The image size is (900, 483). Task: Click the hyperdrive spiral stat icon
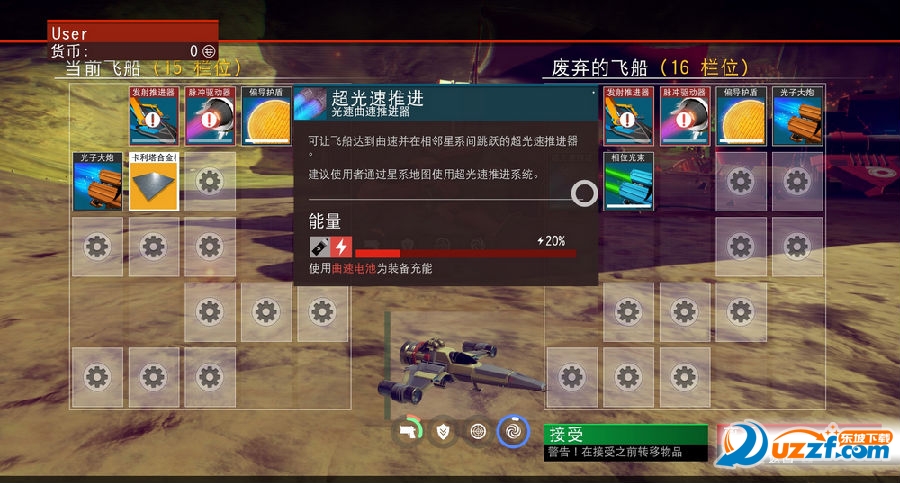pos(513,431)
